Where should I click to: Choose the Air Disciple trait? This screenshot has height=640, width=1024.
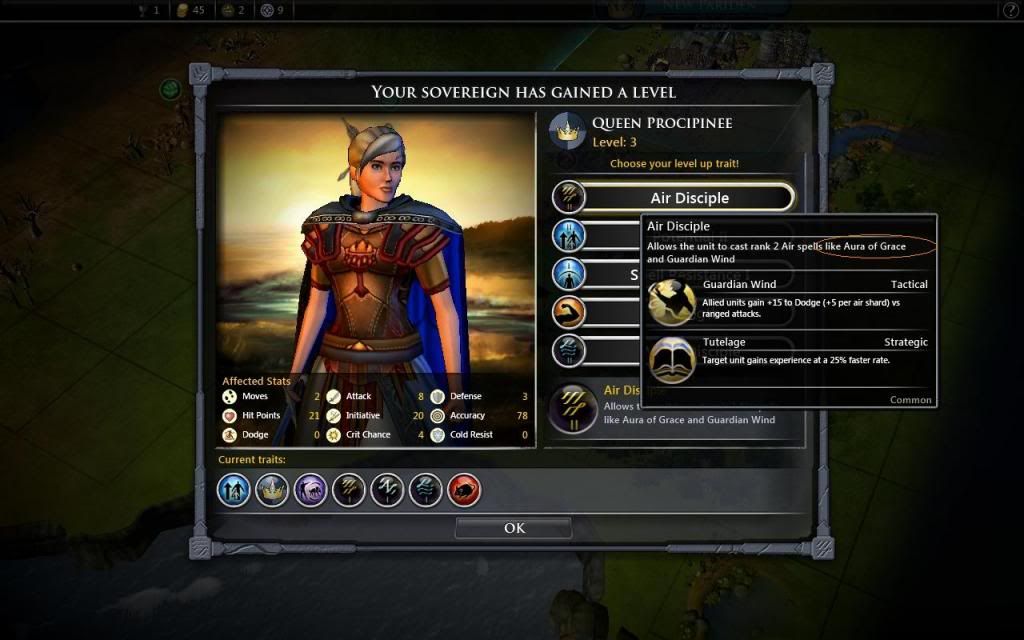(689, 198)
